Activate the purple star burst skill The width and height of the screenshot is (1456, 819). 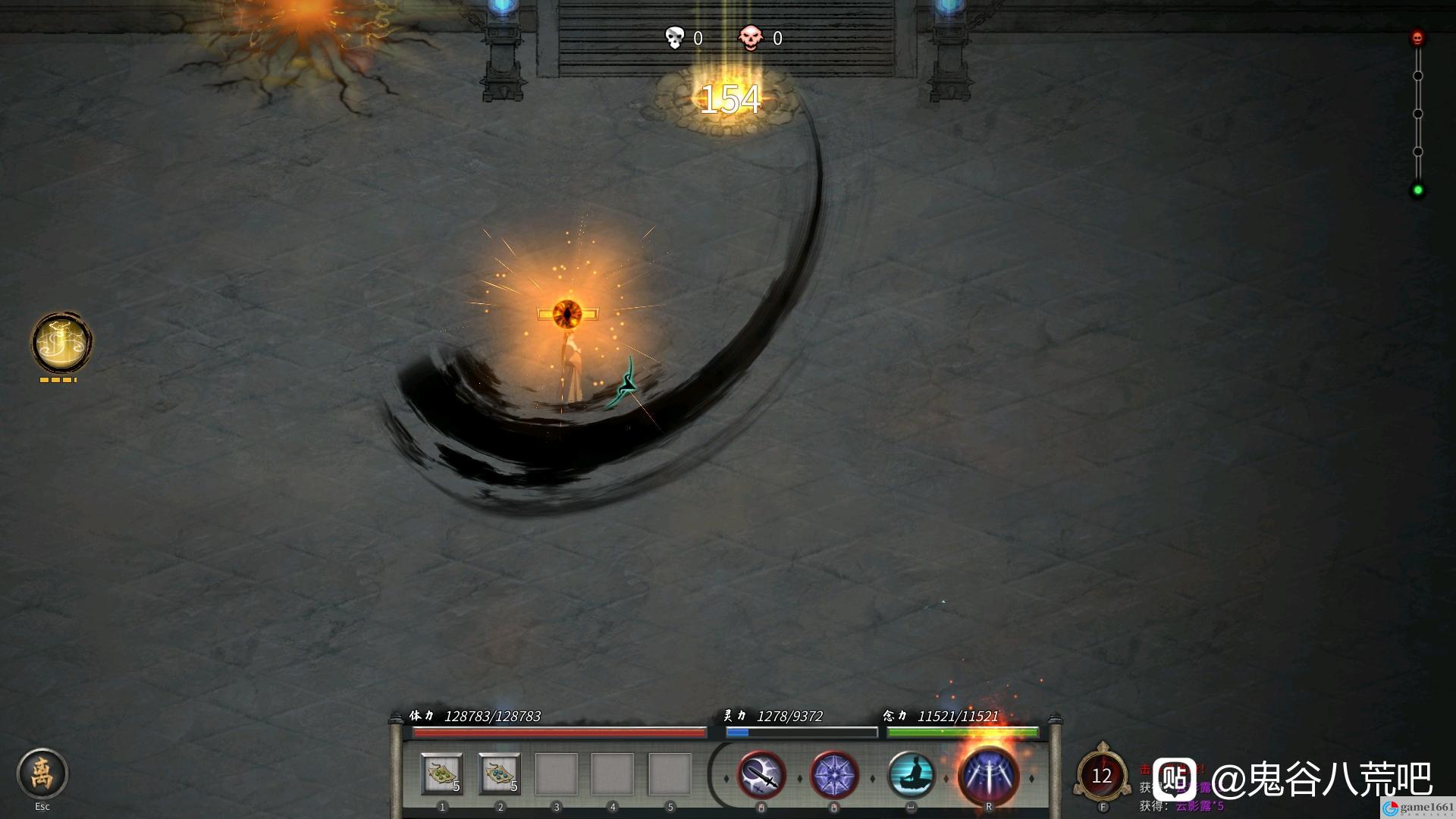[834, 776]
